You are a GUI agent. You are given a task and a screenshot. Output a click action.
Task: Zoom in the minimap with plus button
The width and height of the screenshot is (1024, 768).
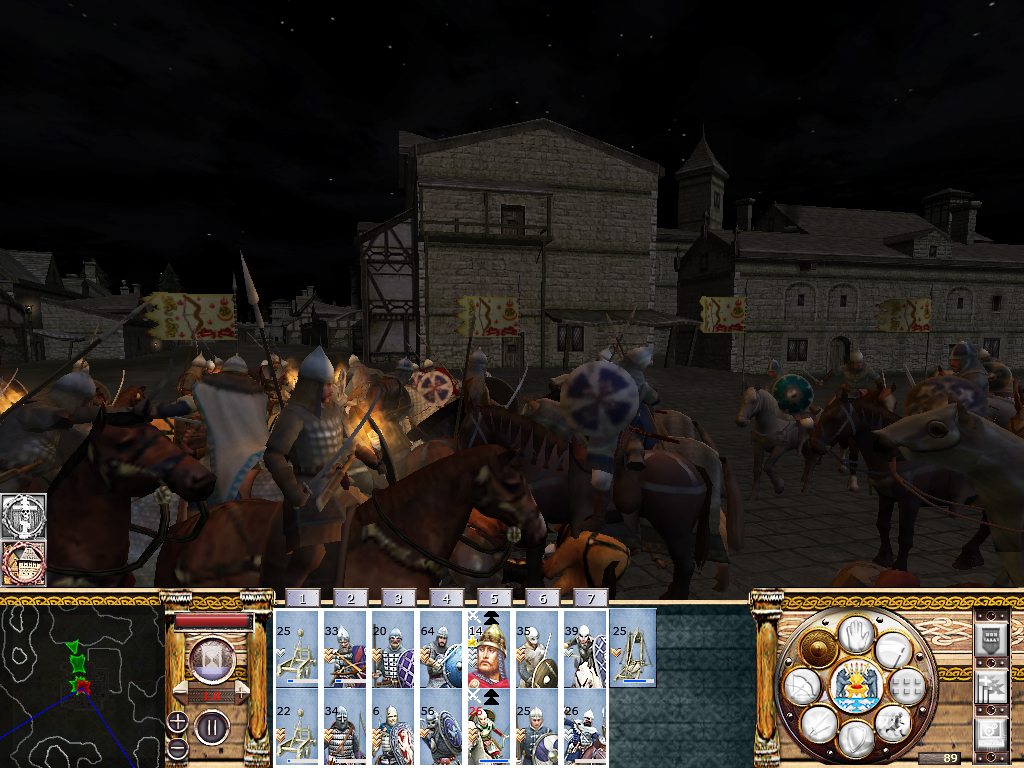coord(177,722)
